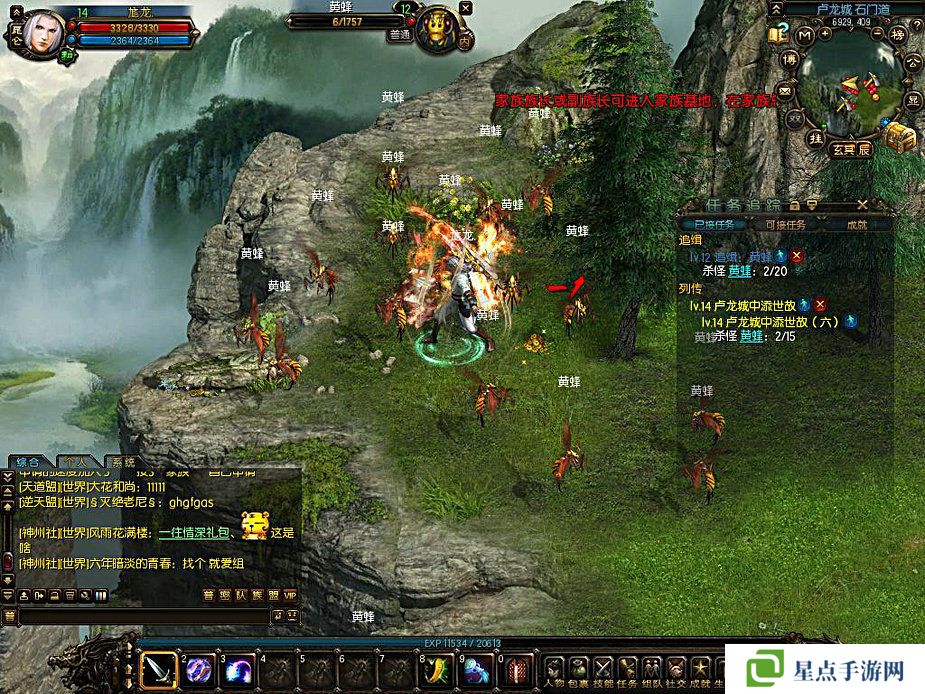Toggle the 挂 auto-combat button

tap(816, 138)
